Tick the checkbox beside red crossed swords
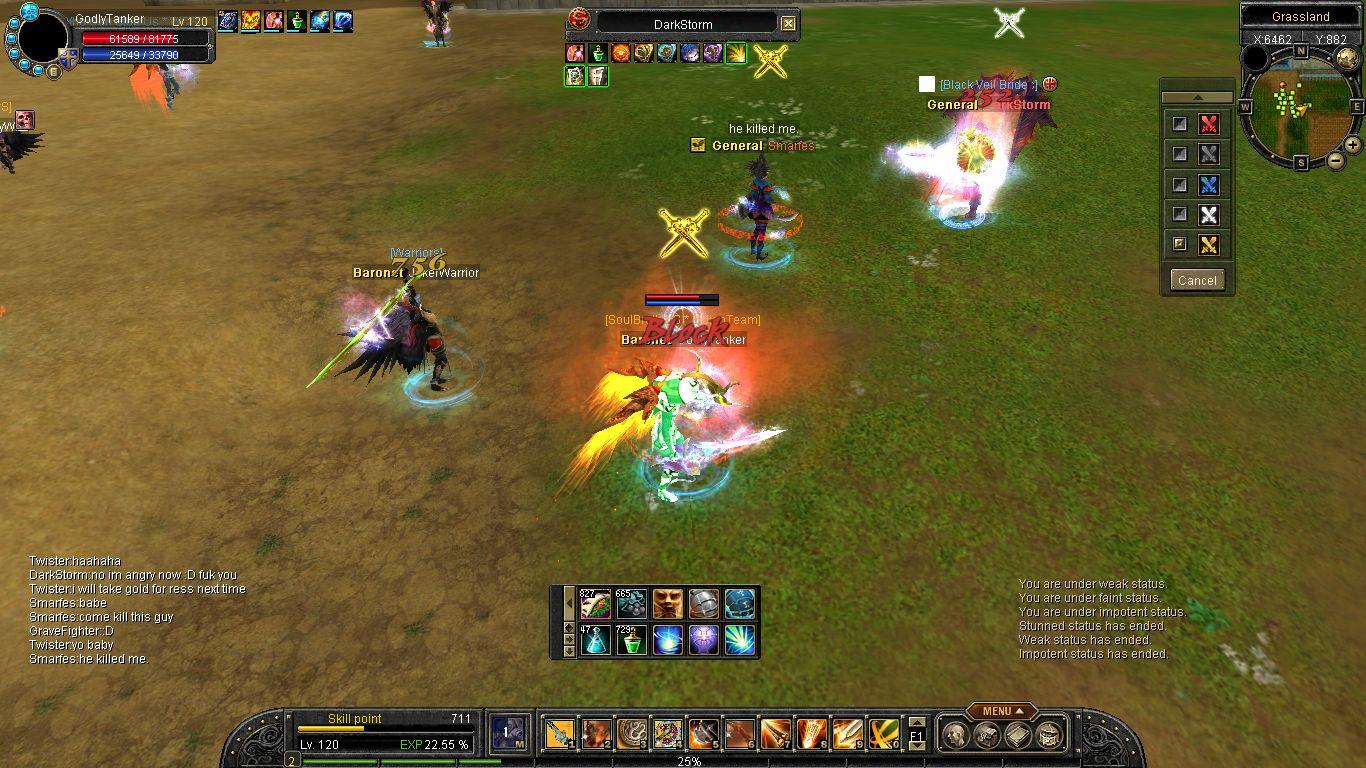Viewport: 1366px width, 768px height. click(x=1180, y=124)
